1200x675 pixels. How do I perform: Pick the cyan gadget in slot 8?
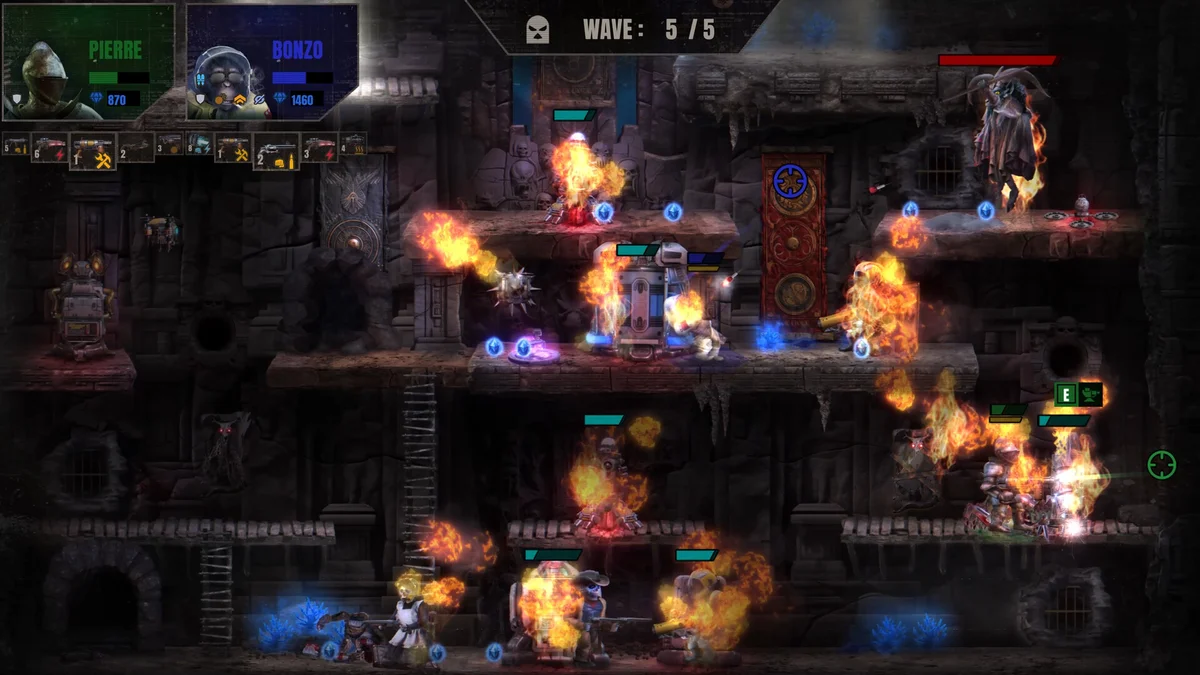pos(199,146)
